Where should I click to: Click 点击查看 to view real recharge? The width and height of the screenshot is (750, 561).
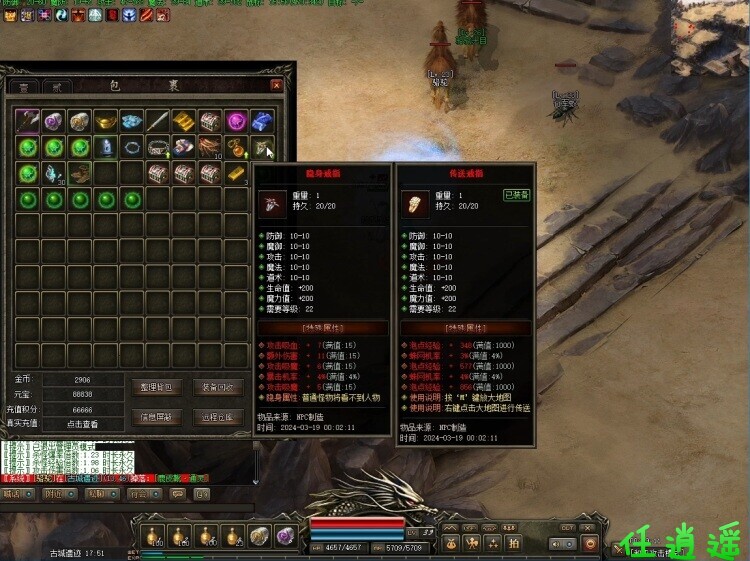point(83,424)
